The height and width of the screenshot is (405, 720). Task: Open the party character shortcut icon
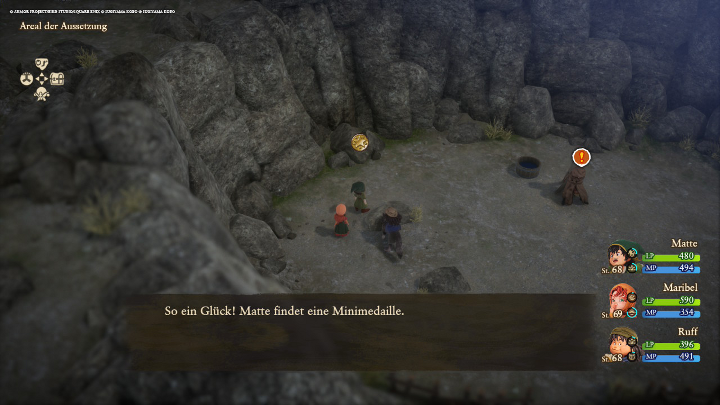(41, 94)
